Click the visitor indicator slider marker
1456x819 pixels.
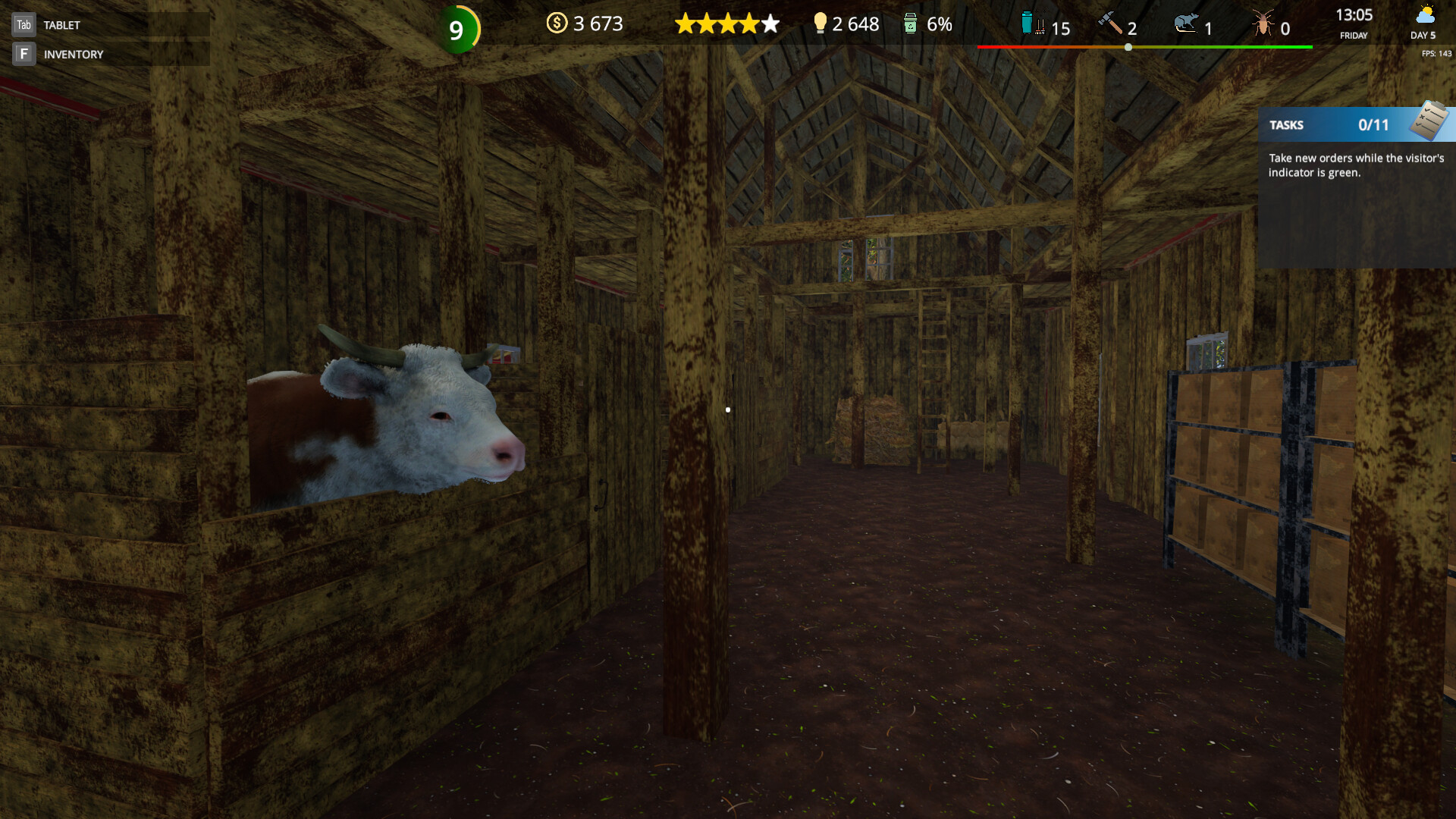(x=1128, y=47)
